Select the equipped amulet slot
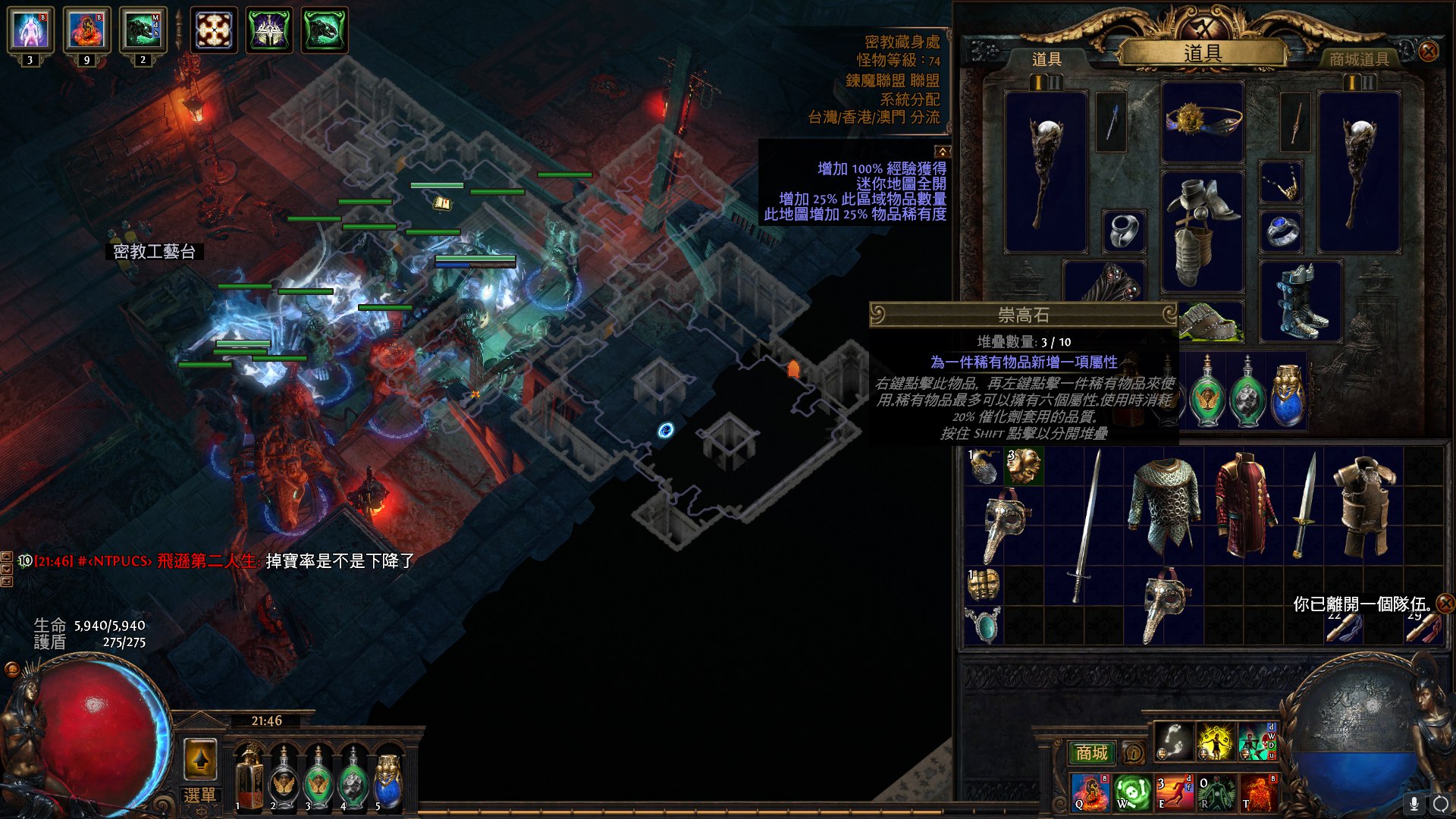The image size is (1456, 819). point(1282,183)
